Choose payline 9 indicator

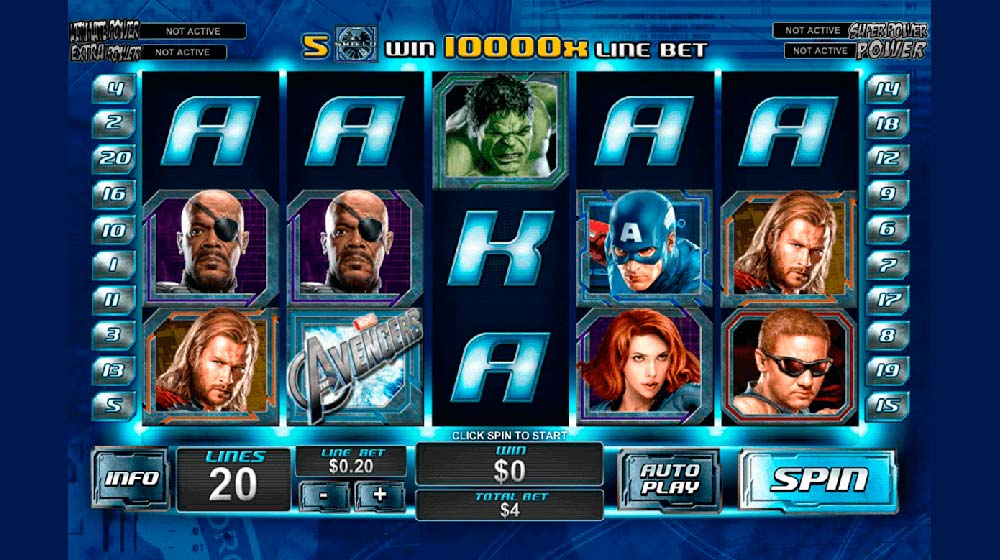(x=885, y=194)
